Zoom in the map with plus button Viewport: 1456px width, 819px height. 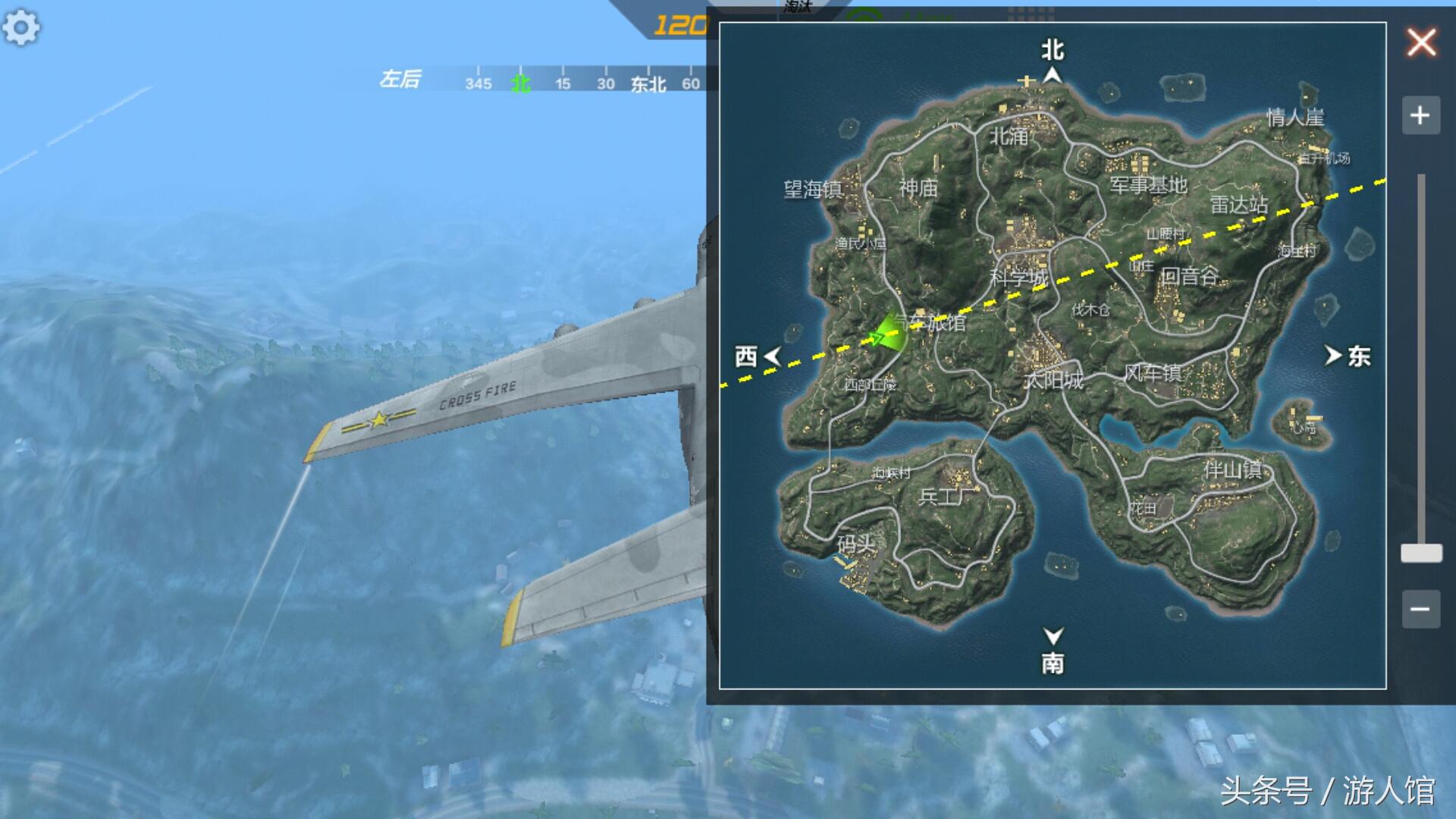1420,115
